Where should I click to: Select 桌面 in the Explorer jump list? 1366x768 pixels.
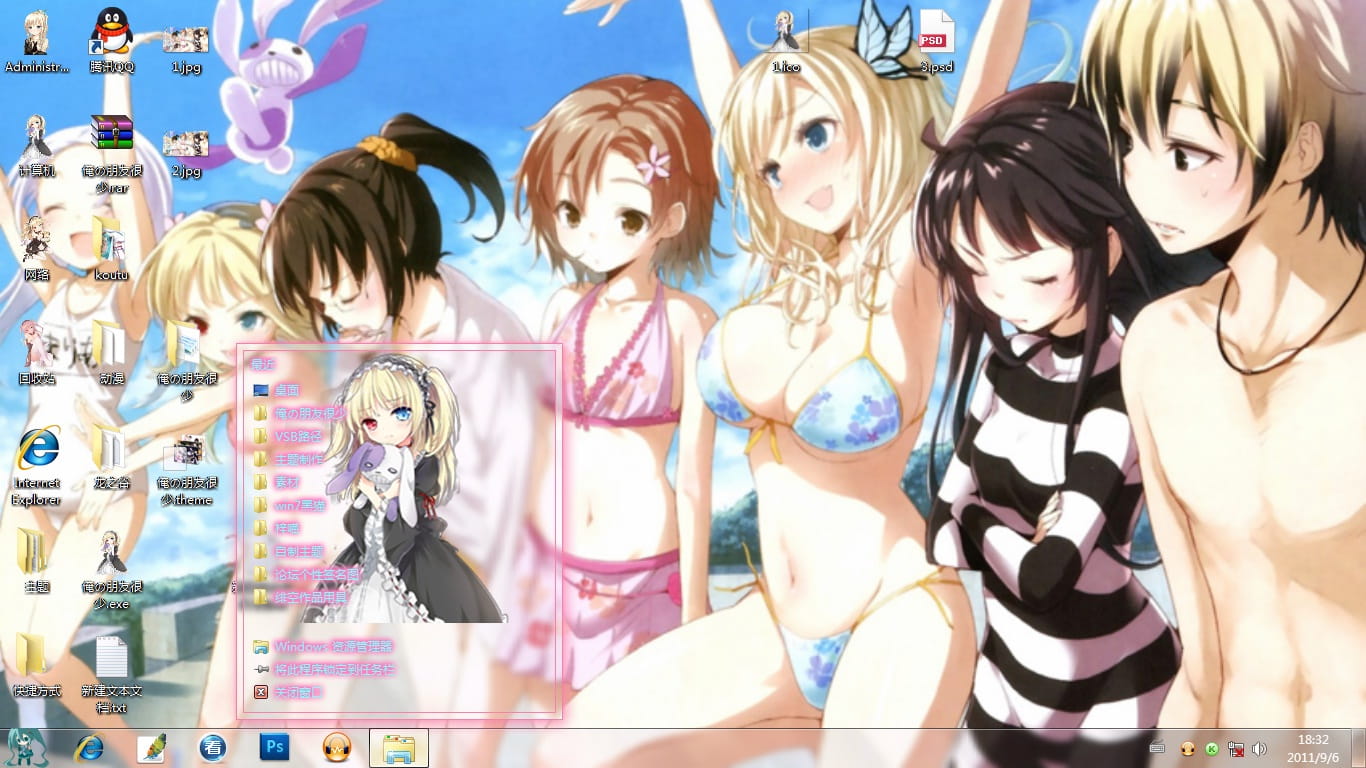pyautogui.click(x=287, y=389)
